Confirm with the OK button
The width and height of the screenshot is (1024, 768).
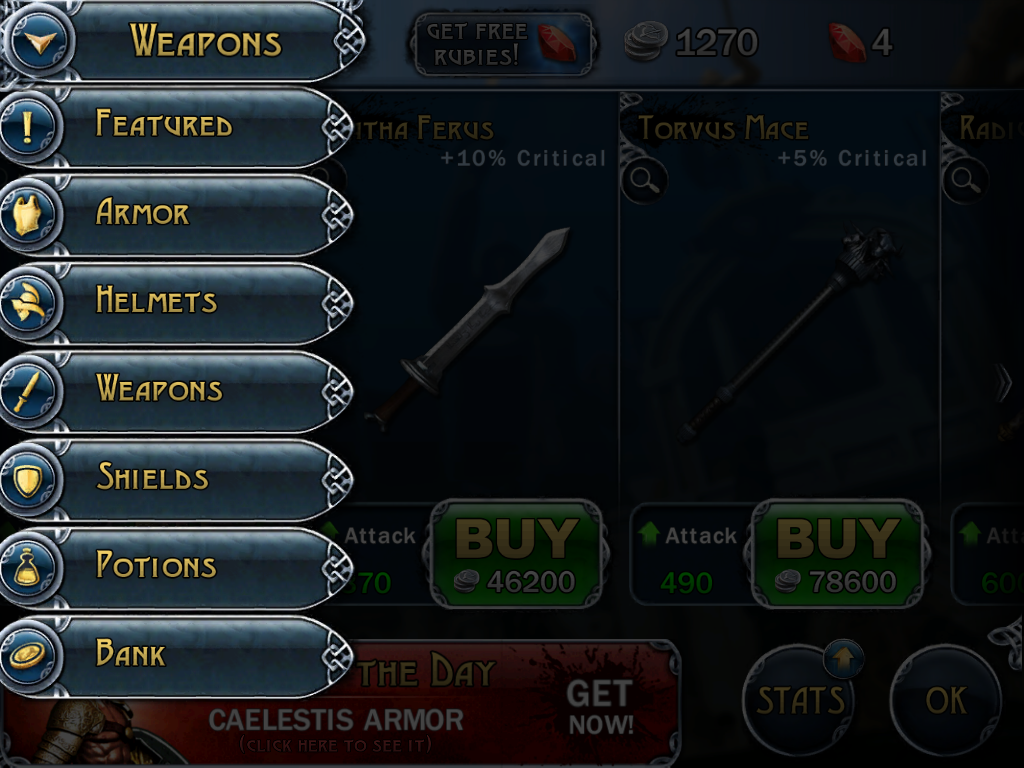tap(945, 699)
